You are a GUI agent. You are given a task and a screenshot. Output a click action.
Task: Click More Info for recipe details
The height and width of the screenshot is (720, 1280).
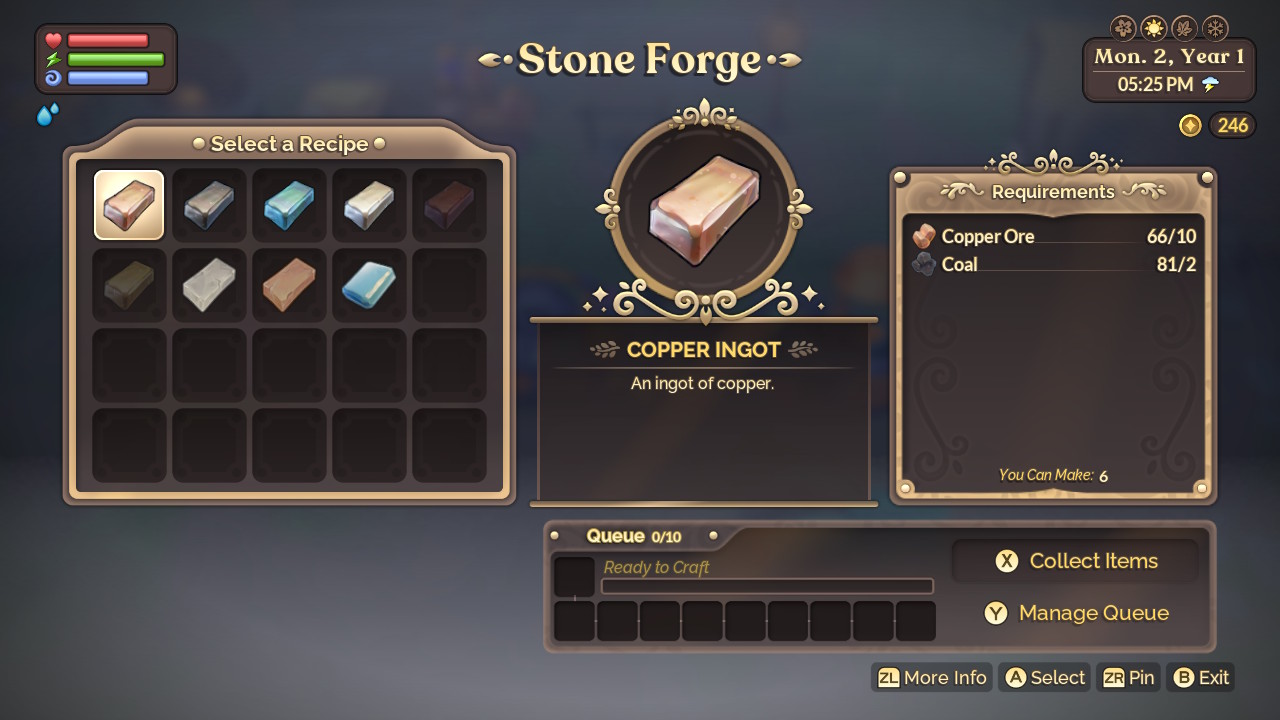[x=931, y=677]
